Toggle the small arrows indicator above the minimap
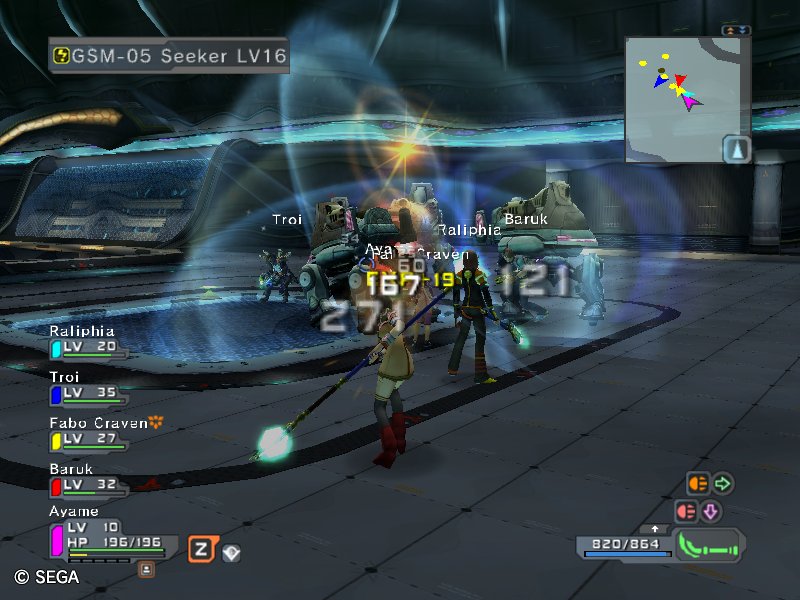Image resolution: width=800 pixels, height=600 pixels. tap(736, 31)
